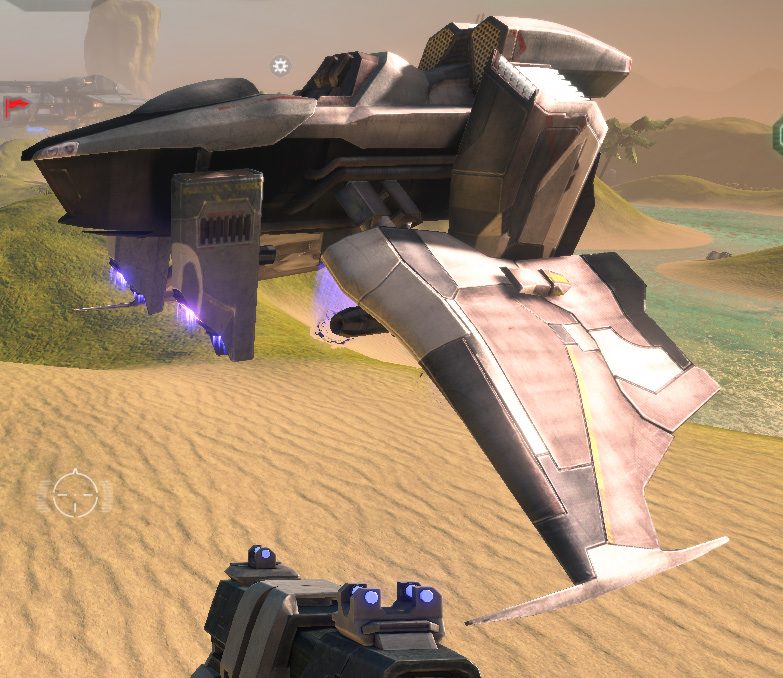Click the gear marker icon above the ship
Viewport: 783px width, 678px height.
[280, 66]
